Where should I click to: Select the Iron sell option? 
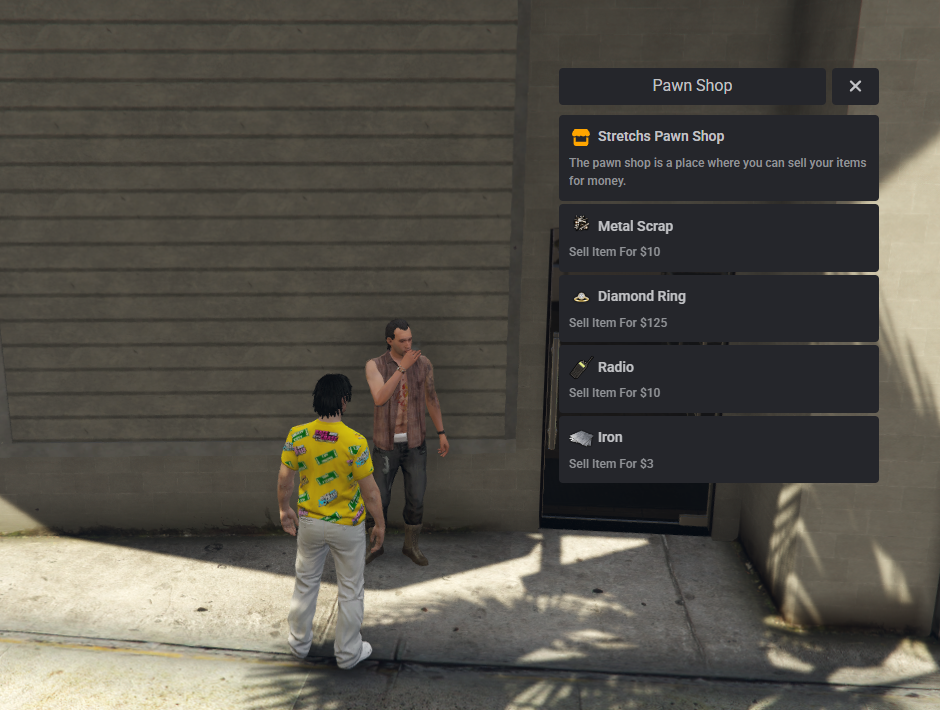(718, 450)
